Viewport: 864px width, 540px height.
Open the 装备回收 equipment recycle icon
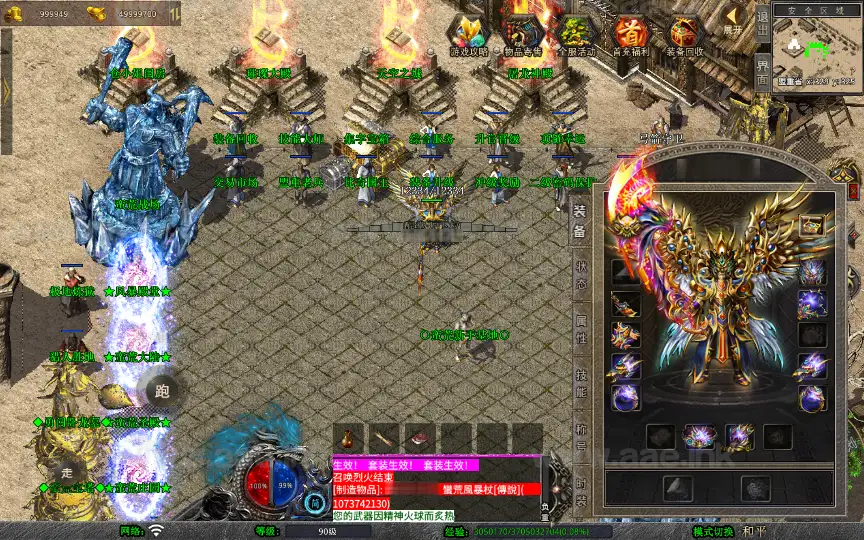684,35
